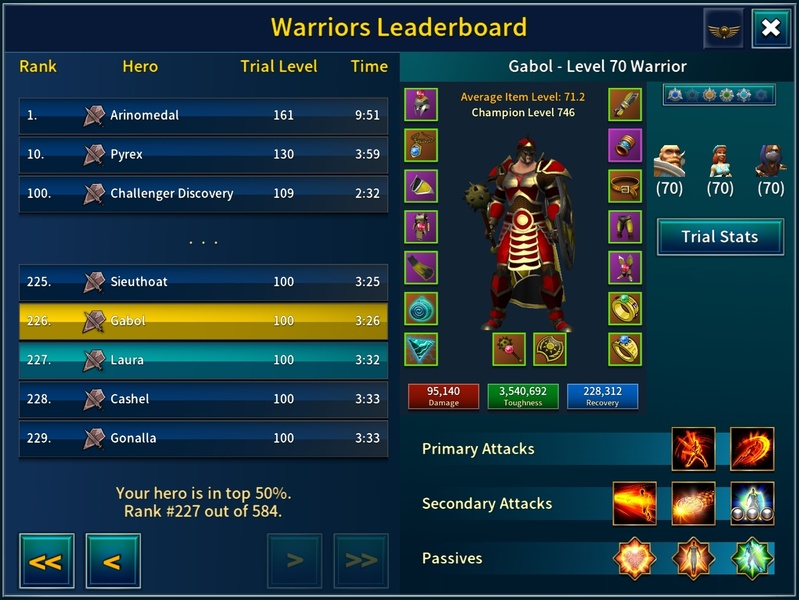
Task: Select the highlighted Gabol row
Action: coord(203,321)
